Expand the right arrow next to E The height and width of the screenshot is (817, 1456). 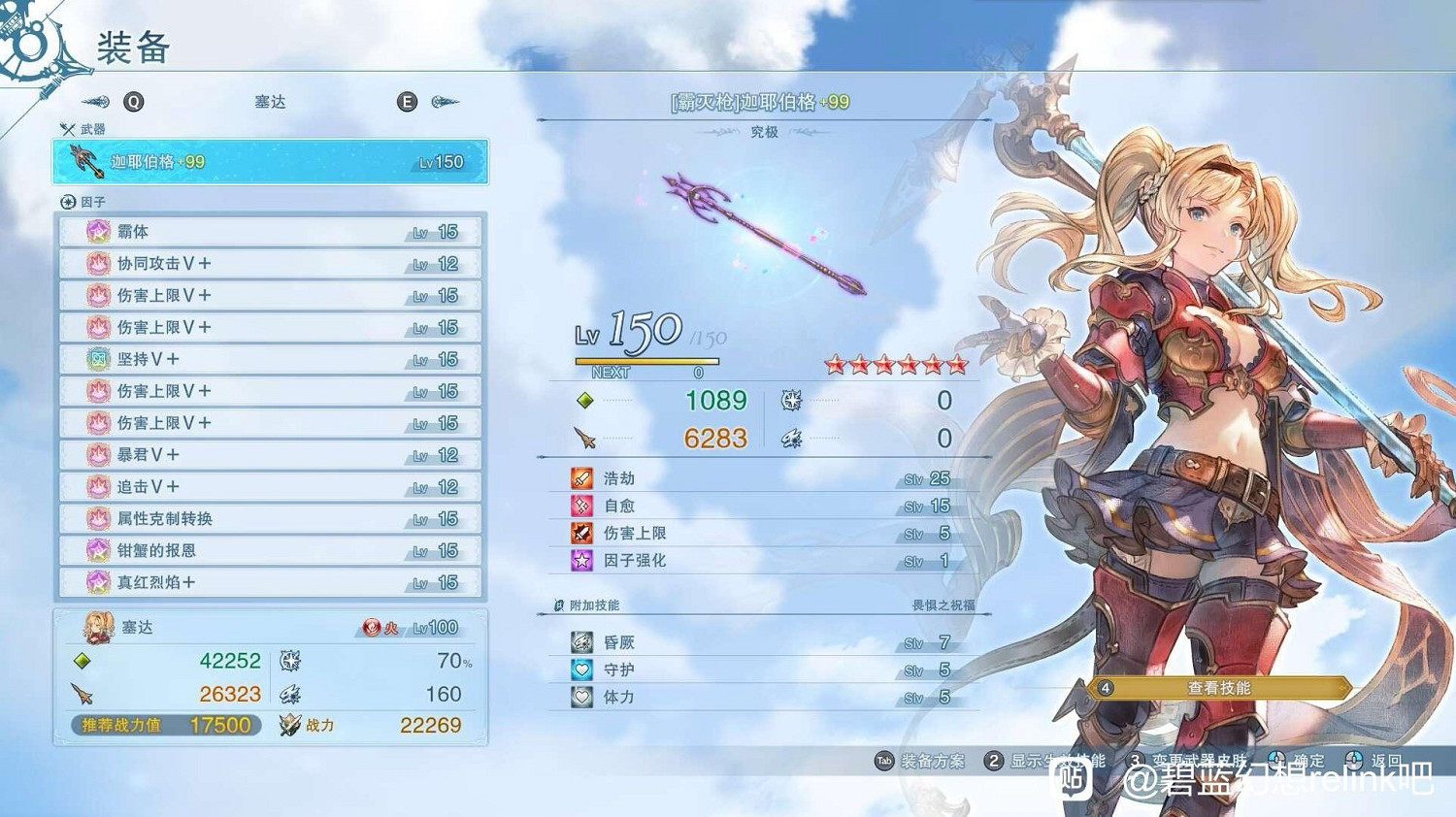(x=445, y=102)
